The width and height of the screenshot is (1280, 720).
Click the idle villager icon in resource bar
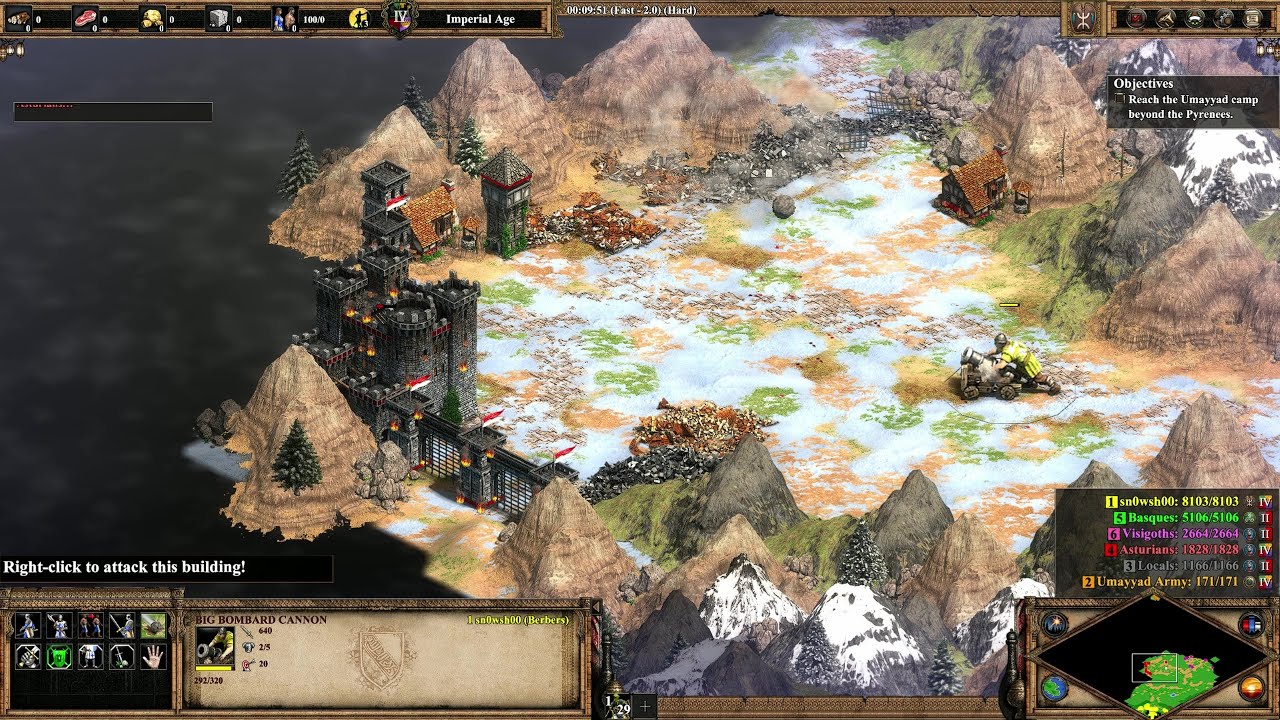[361, 18]
